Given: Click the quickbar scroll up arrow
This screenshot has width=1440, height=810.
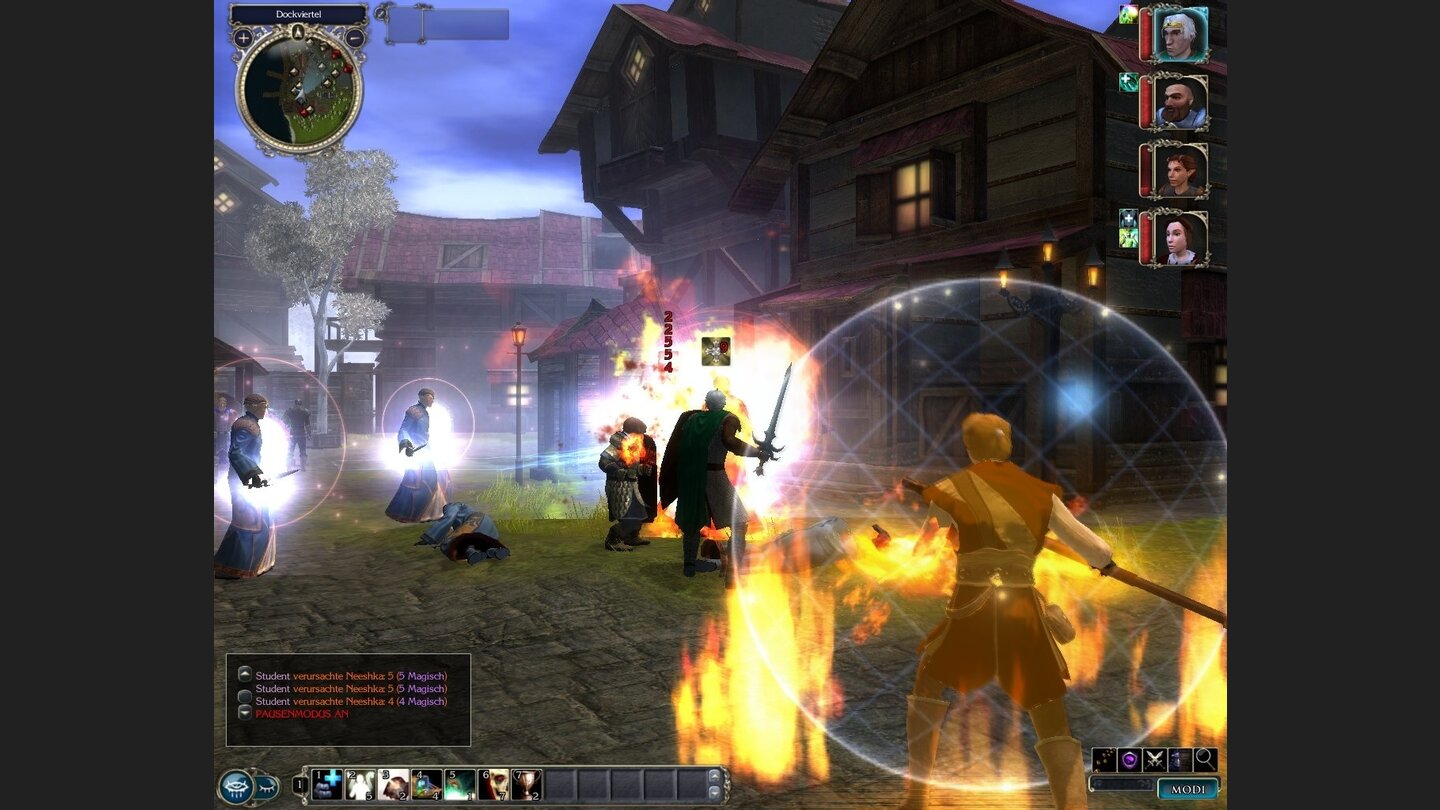Looking at the screenshot, I should click(x=714, y=778).
